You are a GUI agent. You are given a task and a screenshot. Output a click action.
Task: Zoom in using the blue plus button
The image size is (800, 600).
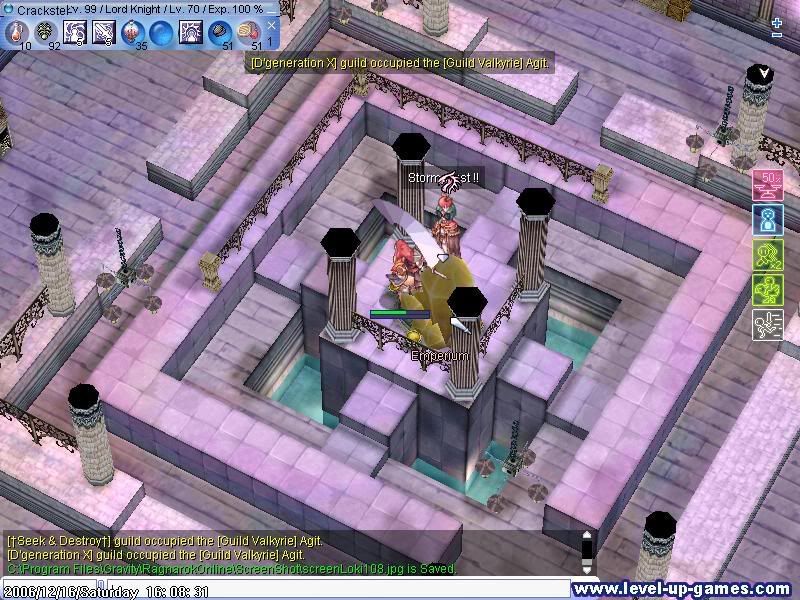tap(777, 22)
